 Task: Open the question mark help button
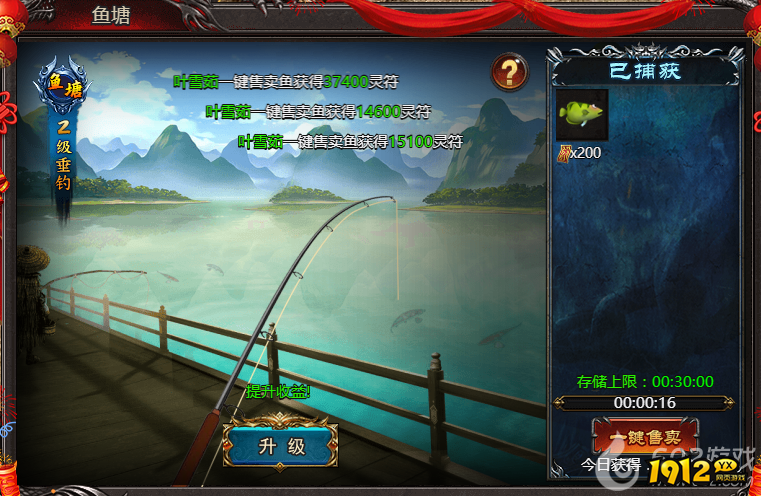click(x=509, y=71)
